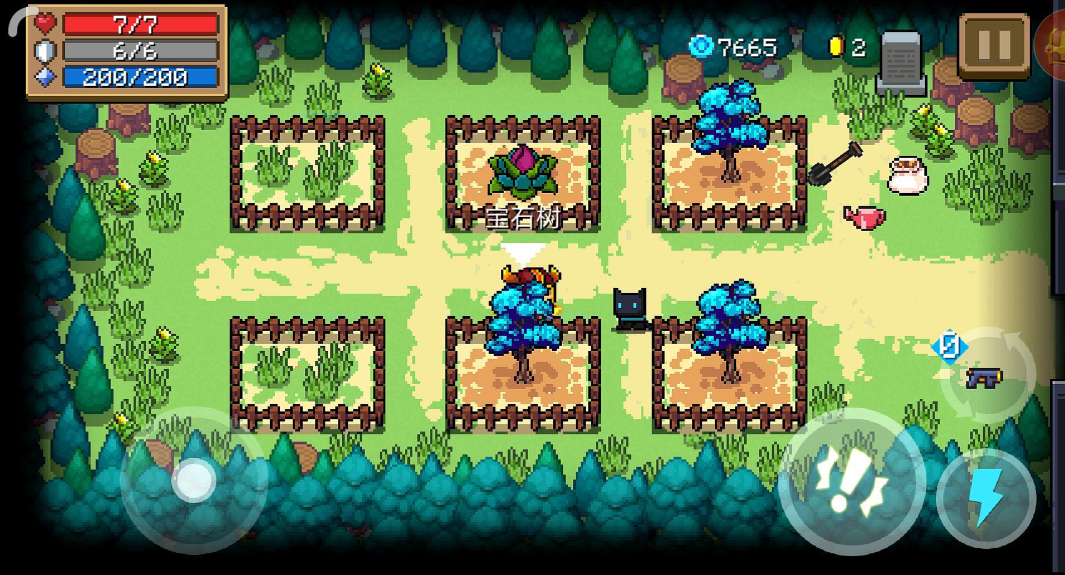Tap the attack button with exclamation marks
Viewport: 1065px width, 575px height.
[x=850, y=482]
